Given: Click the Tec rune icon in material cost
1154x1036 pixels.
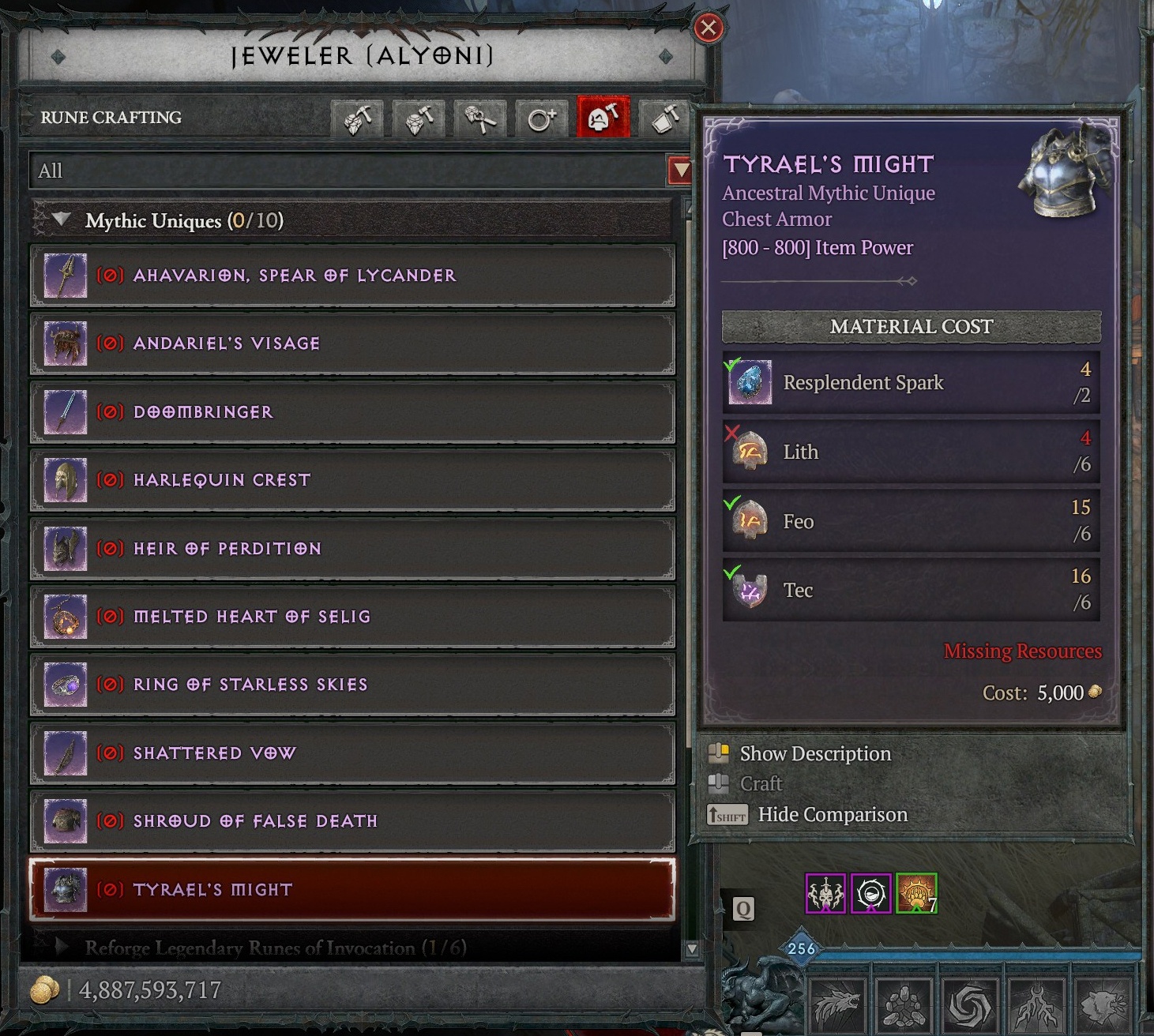Looking at the screenshot, I should 747,589.
